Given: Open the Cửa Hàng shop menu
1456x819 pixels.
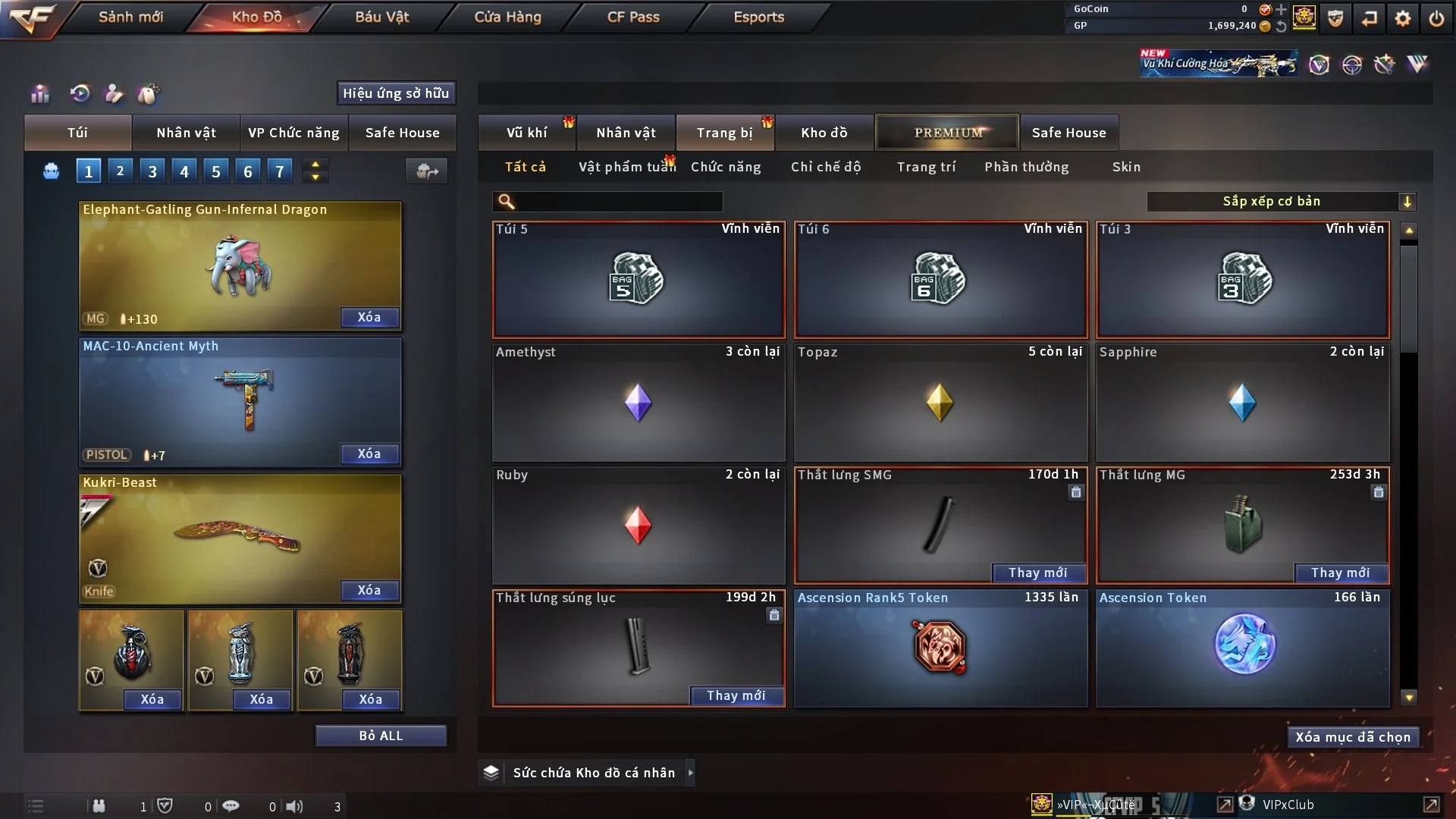Looking at the screenshot, I should pos(507,17).
